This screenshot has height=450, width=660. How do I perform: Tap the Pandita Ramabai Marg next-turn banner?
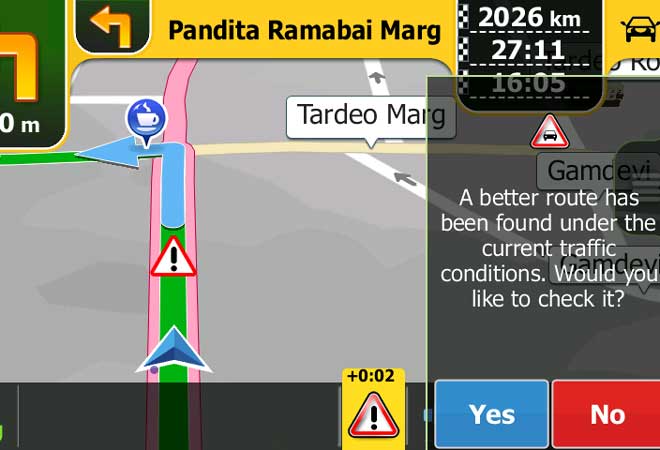point(304,30)
